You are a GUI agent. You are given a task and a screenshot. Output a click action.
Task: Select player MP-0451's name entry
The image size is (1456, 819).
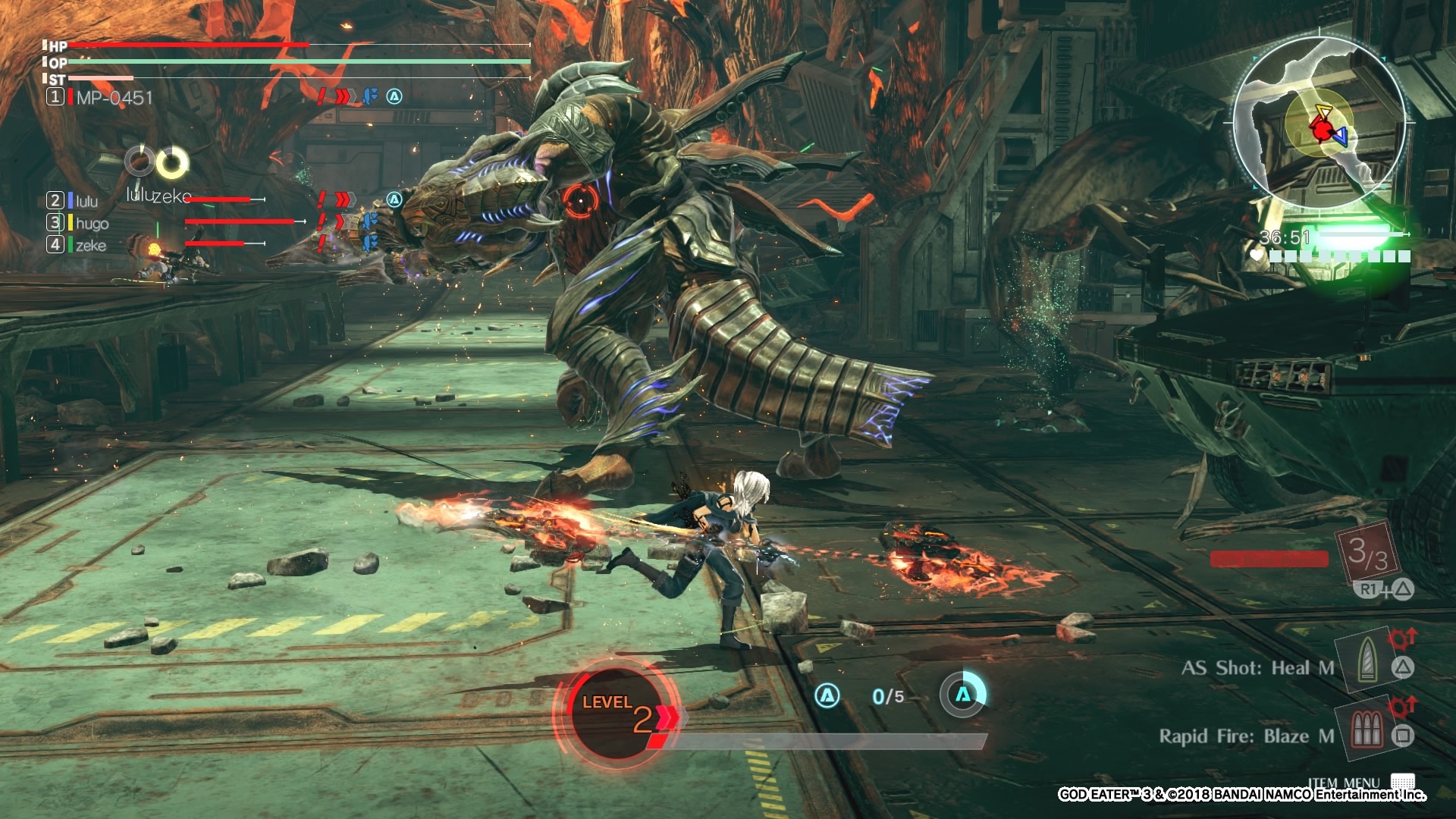coord(114,97)
